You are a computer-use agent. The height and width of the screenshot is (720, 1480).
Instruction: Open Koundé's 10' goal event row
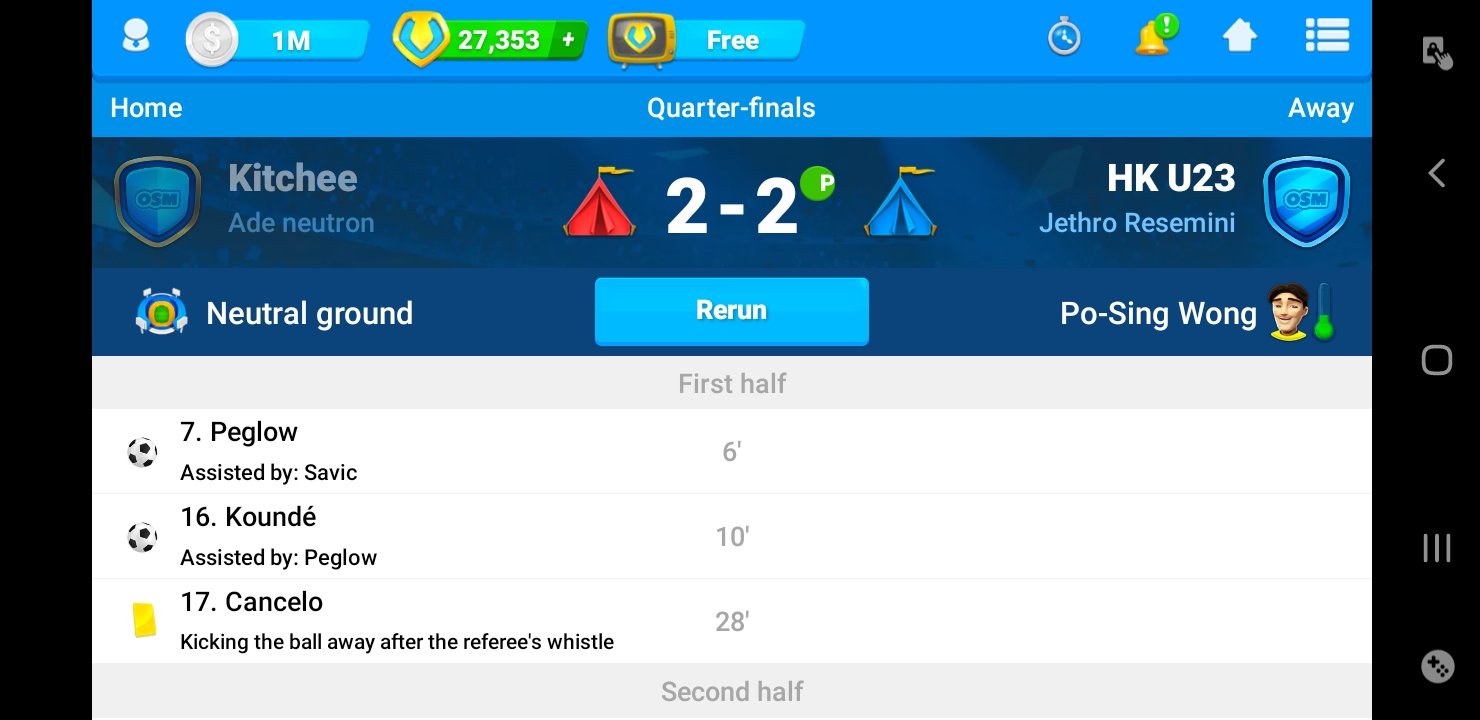coord(731,537)
